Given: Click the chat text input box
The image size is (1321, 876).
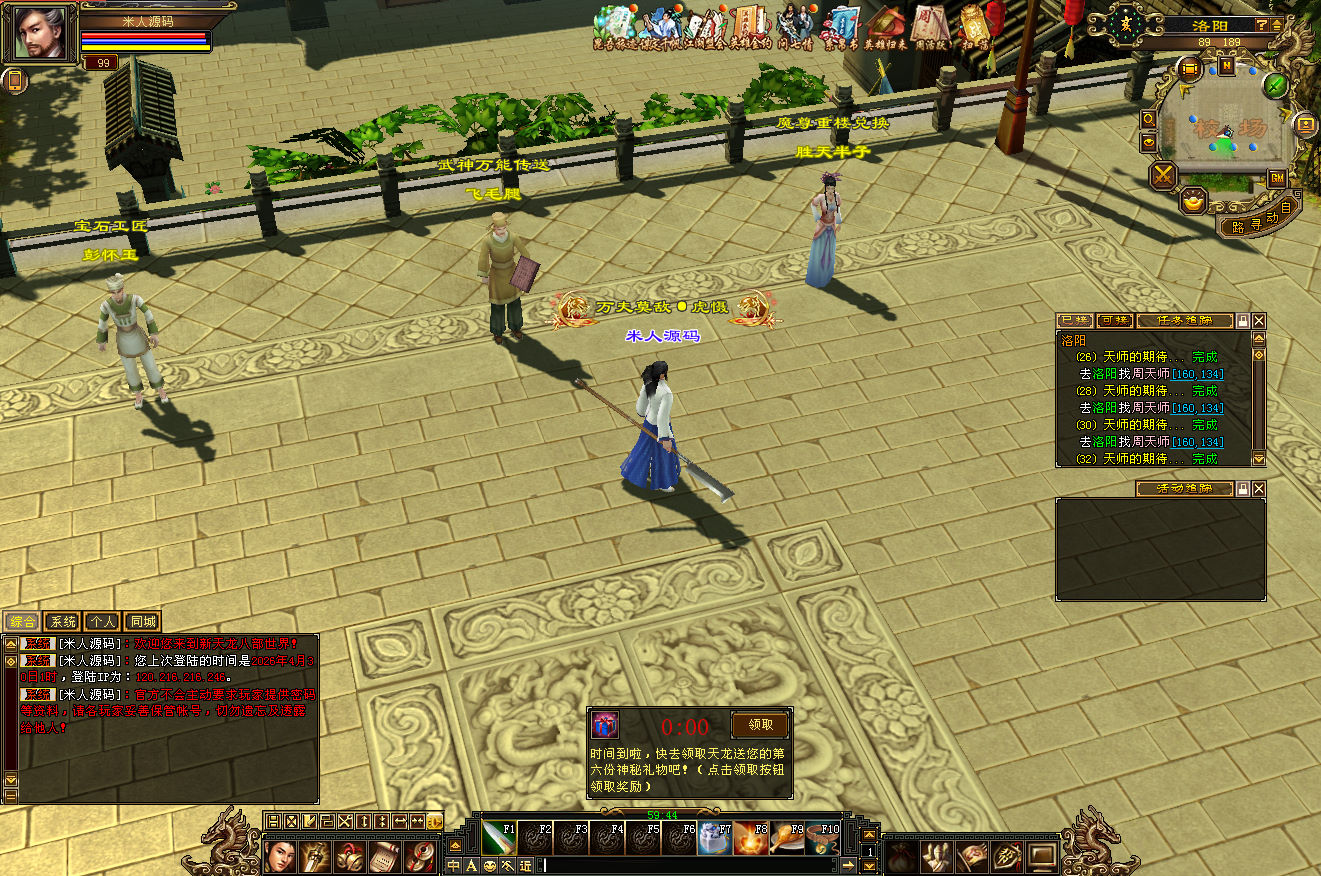Looking at the screenshot, I should [x=688, y=865].
